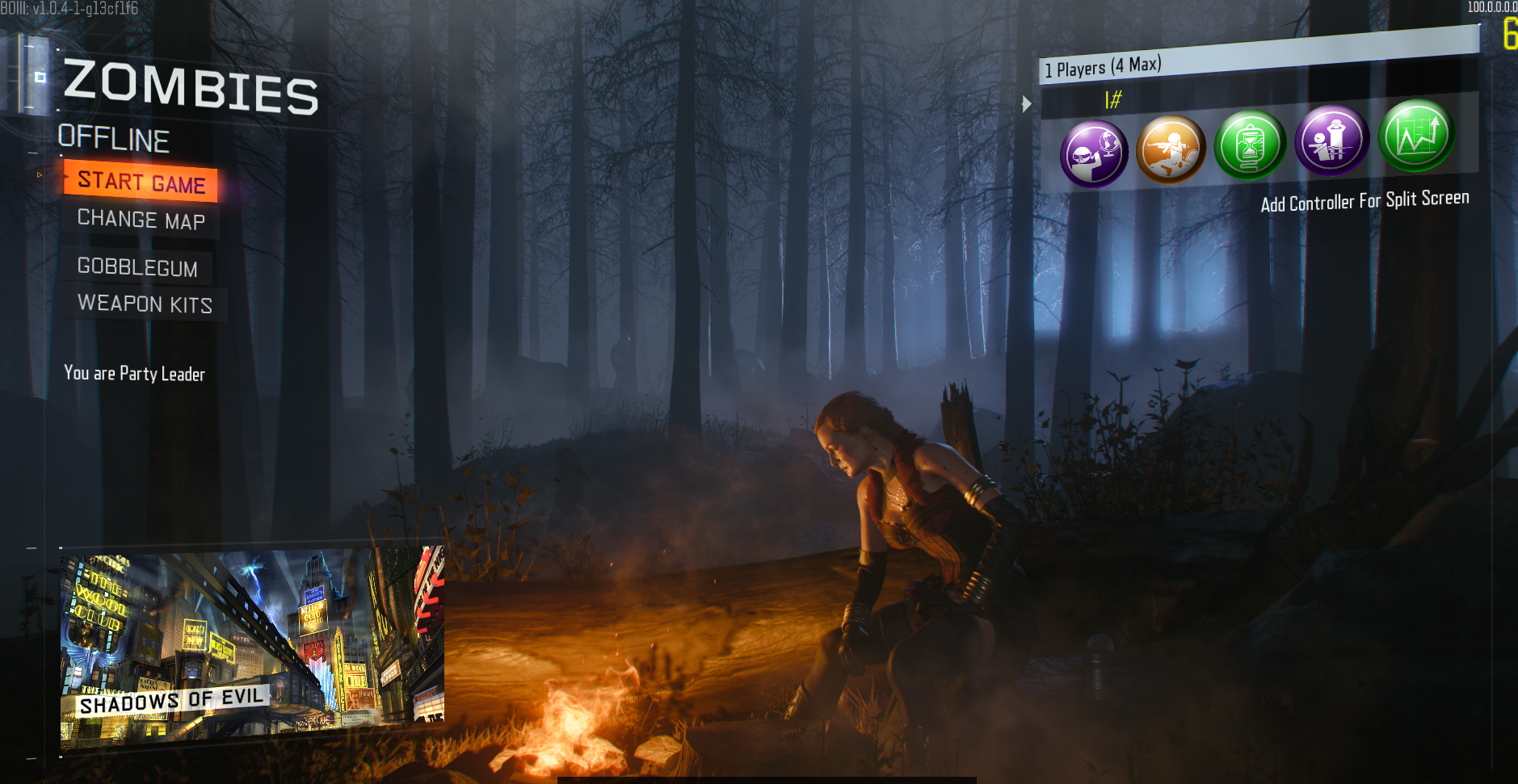Select the Shadows of Evil map thumbnail
The height and width of the screenshot is (784, 1518).
(x=252, y=646)
